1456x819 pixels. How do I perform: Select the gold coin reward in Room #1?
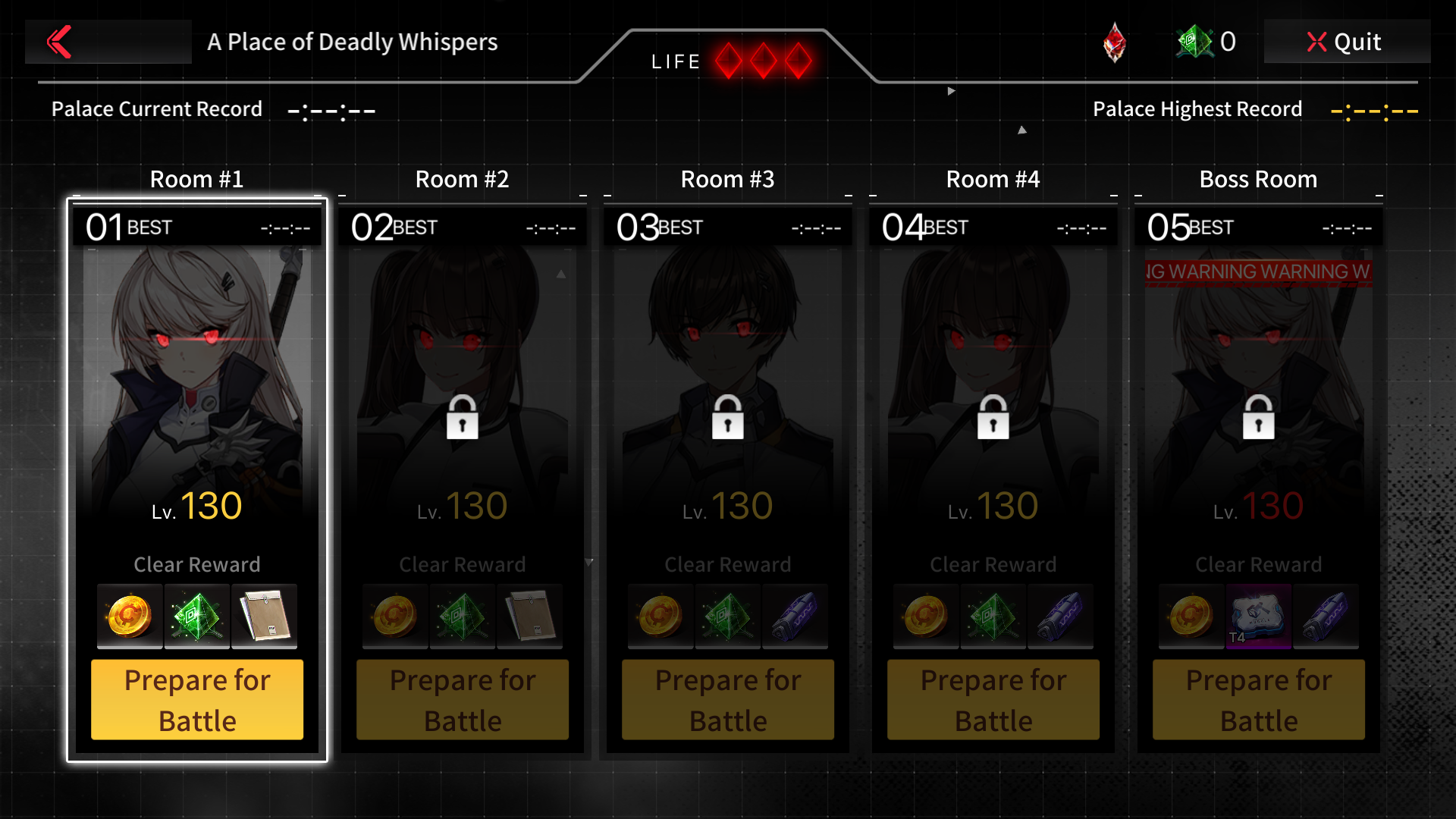tap(129, 617)
